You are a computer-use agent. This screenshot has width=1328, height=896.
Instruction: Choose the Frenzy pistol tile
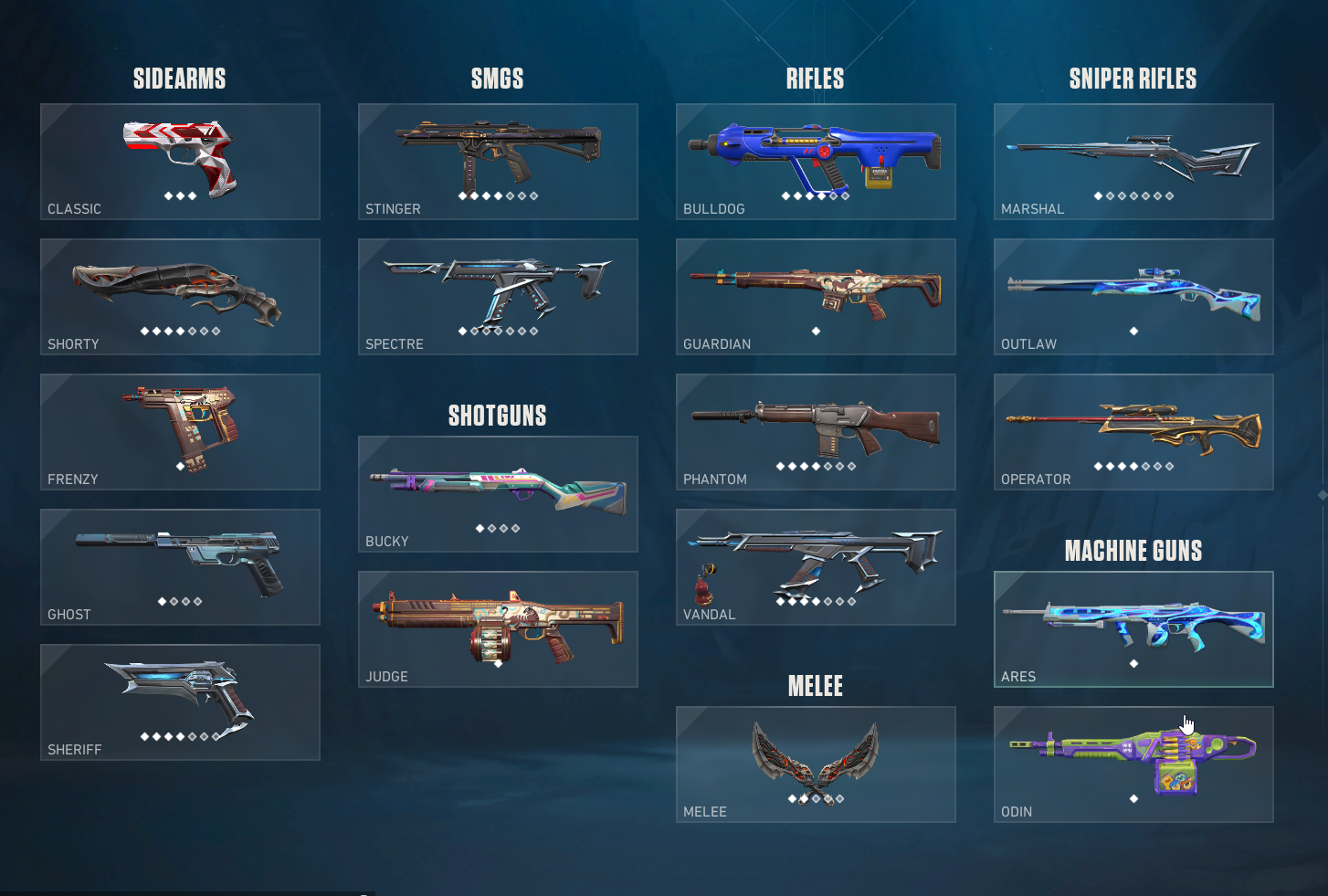coord(180,432)
